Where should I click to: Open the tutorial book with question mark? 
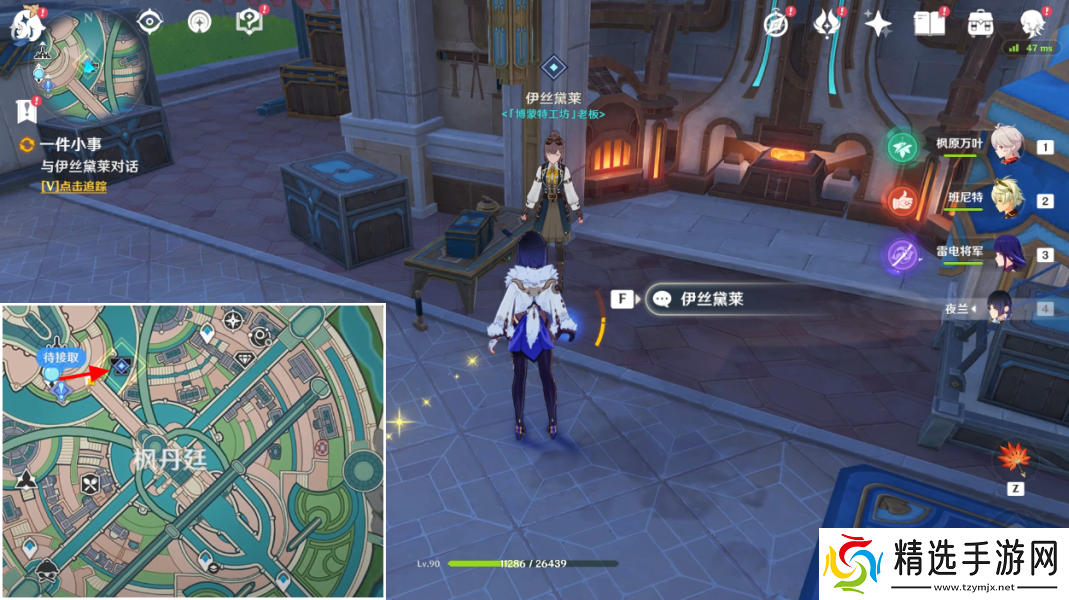coord(248,22)
